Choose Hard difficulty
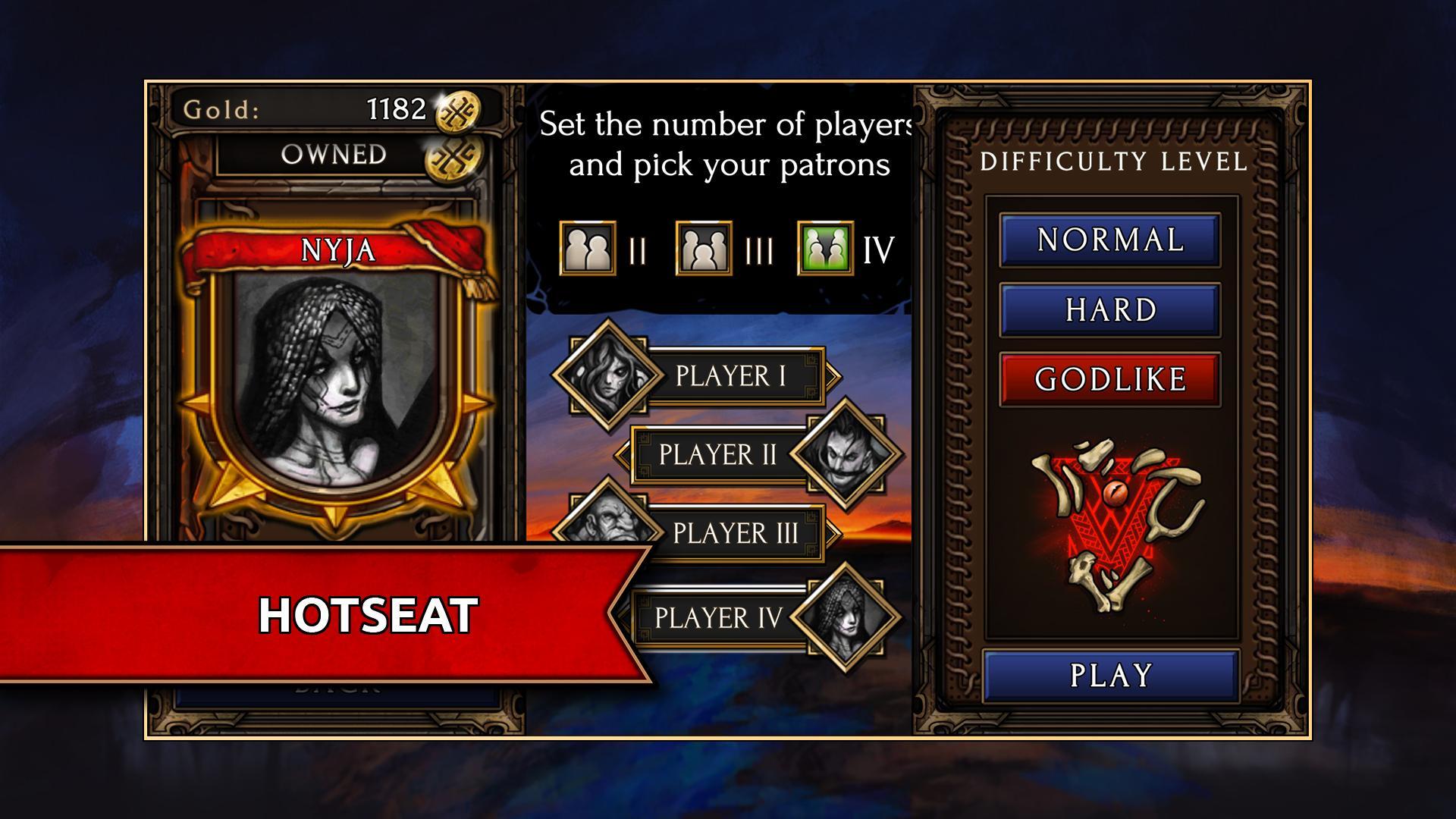 [1109, 310]
